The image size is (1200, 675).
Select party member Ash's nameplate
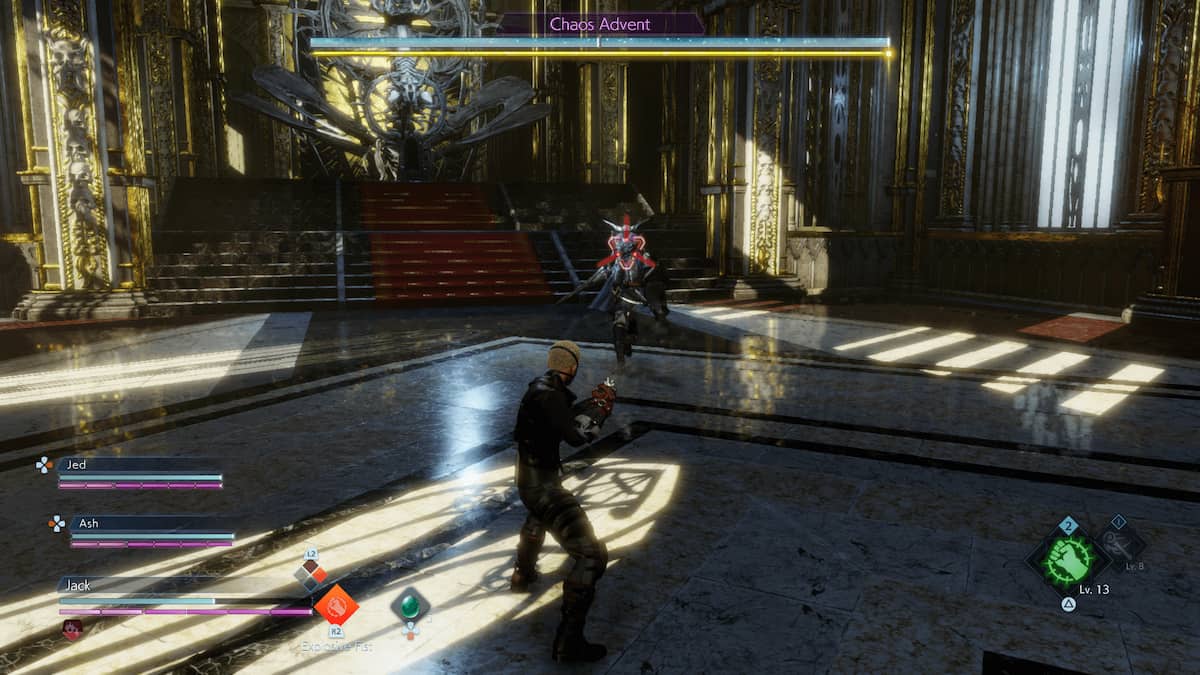pyautogui.click(x=150, y=523)
